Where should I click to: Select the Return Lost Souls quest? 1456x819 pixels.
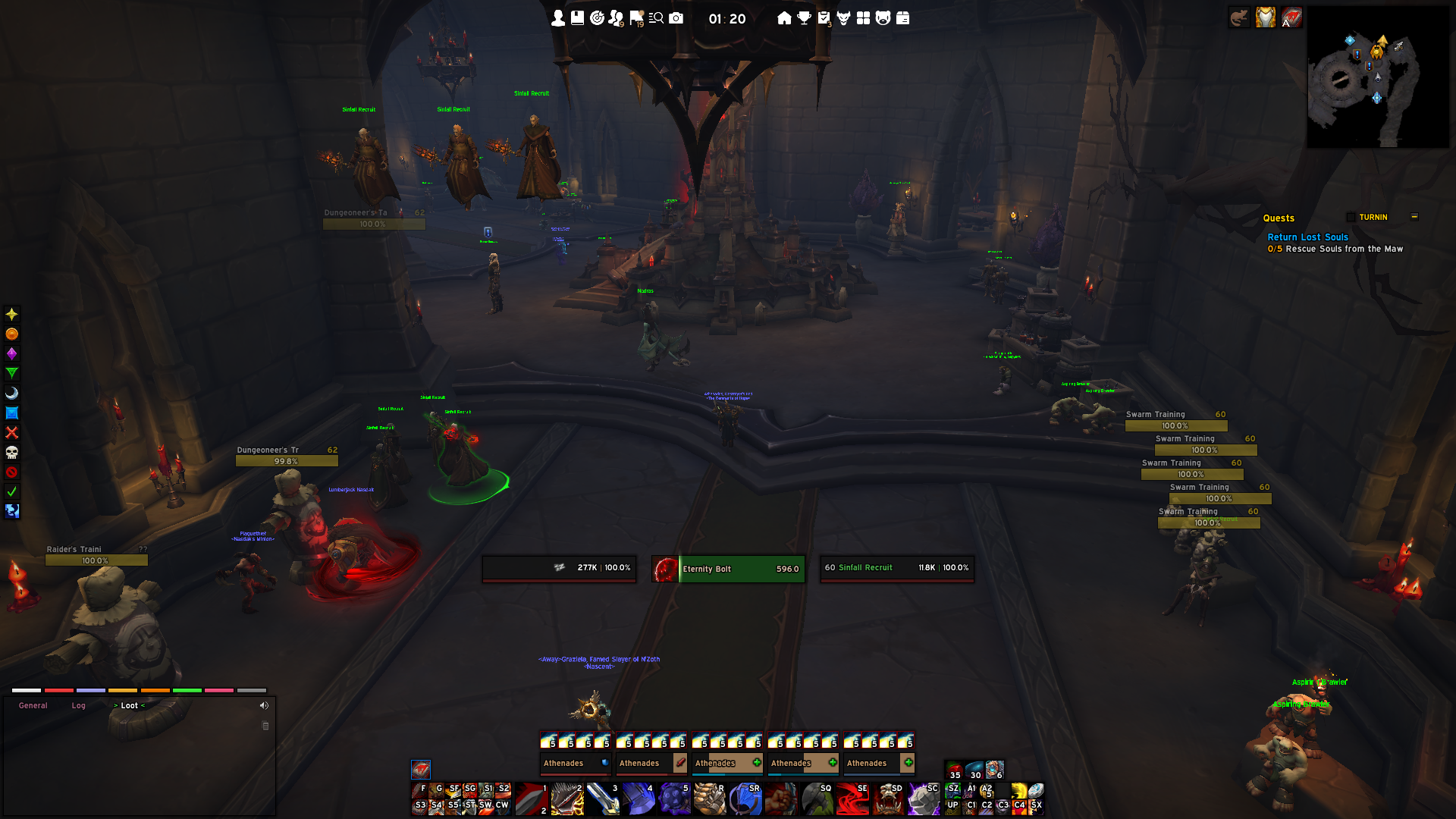[1307, 237]
